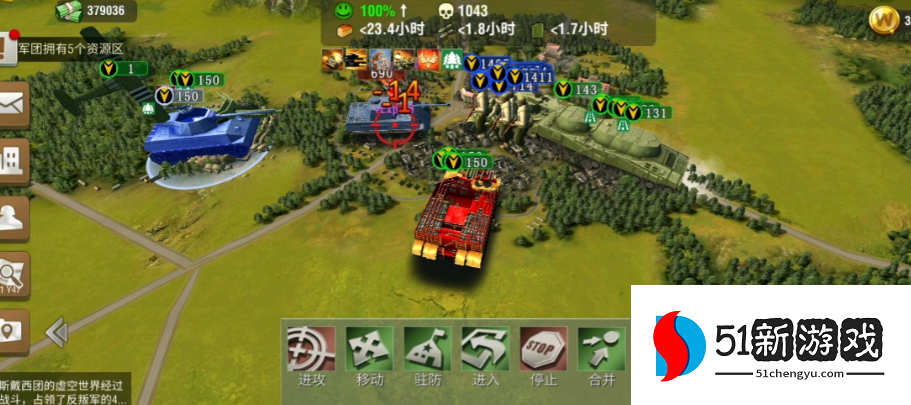This screenshot has width=911, height=405.
Task: Open the commander silhouette icon
Action: point(13,217)
